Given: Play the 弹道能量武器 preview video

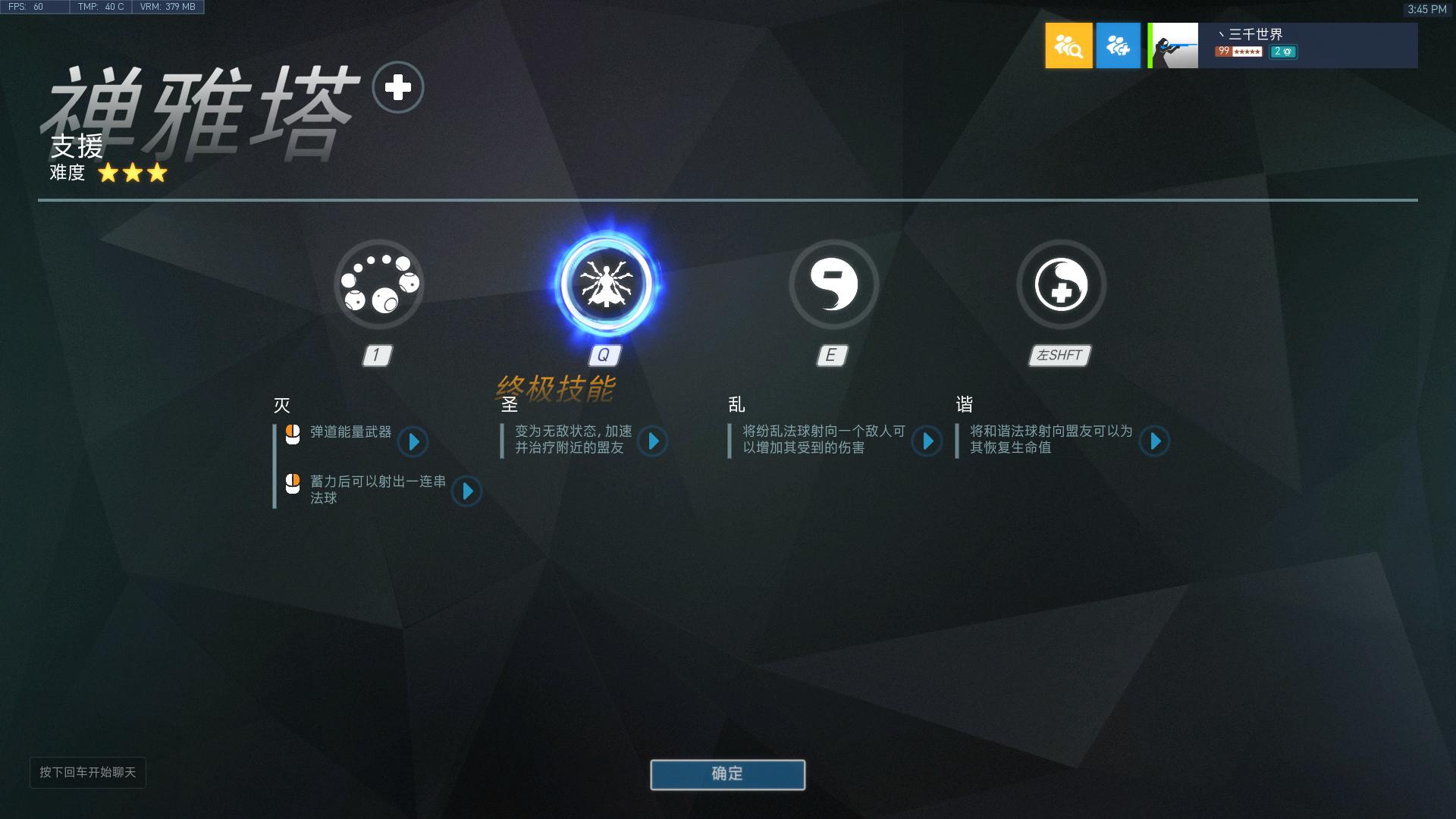Looking at the screenshot, I should 413,442.
